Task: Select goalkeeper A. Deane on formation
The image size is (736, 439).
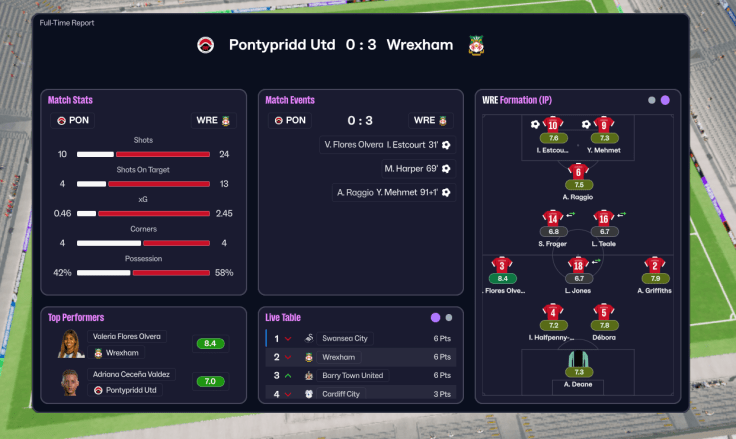Action: click(579, 363)
